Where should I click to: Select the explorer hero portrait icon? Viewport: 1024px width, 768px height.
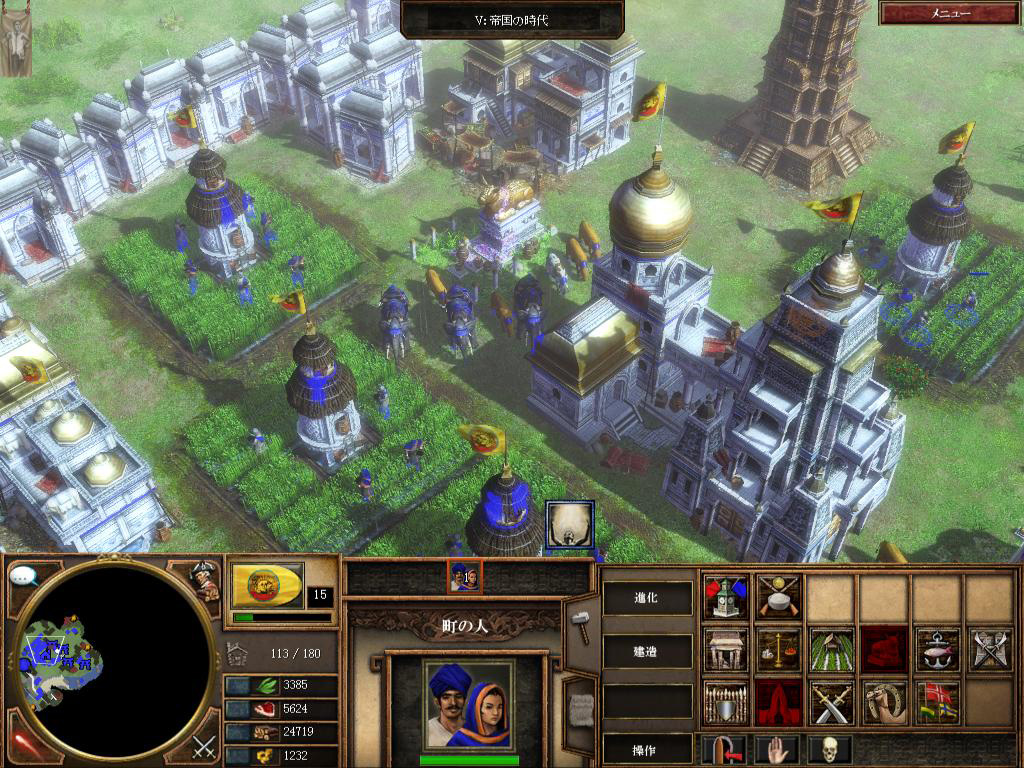(x=206, y=581)
